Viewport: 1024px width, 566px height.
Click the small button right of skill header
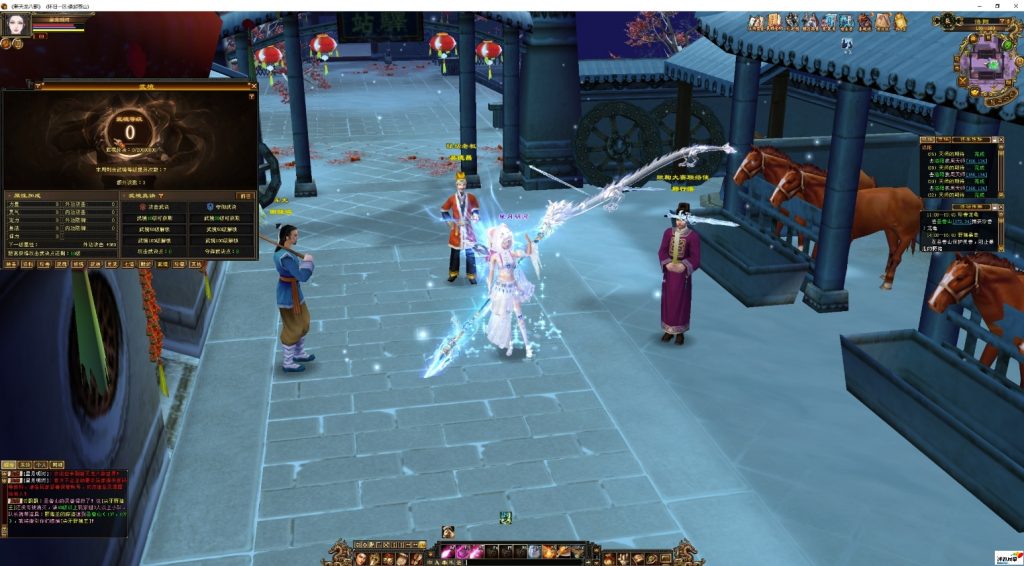point(244,195)
